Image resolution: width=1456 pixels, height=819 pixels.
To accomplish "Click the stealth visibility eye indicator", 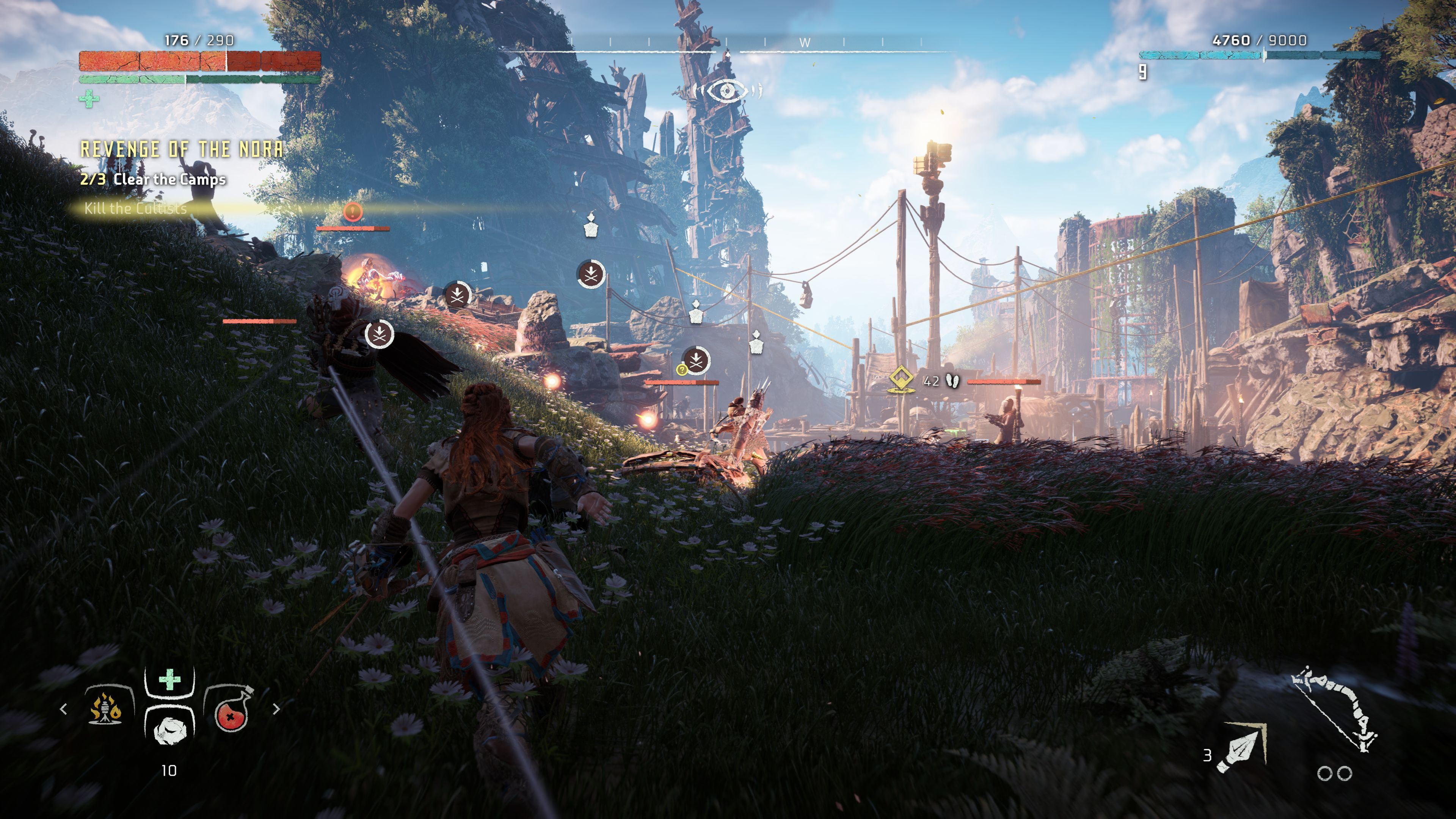I will tap(727, 91).
